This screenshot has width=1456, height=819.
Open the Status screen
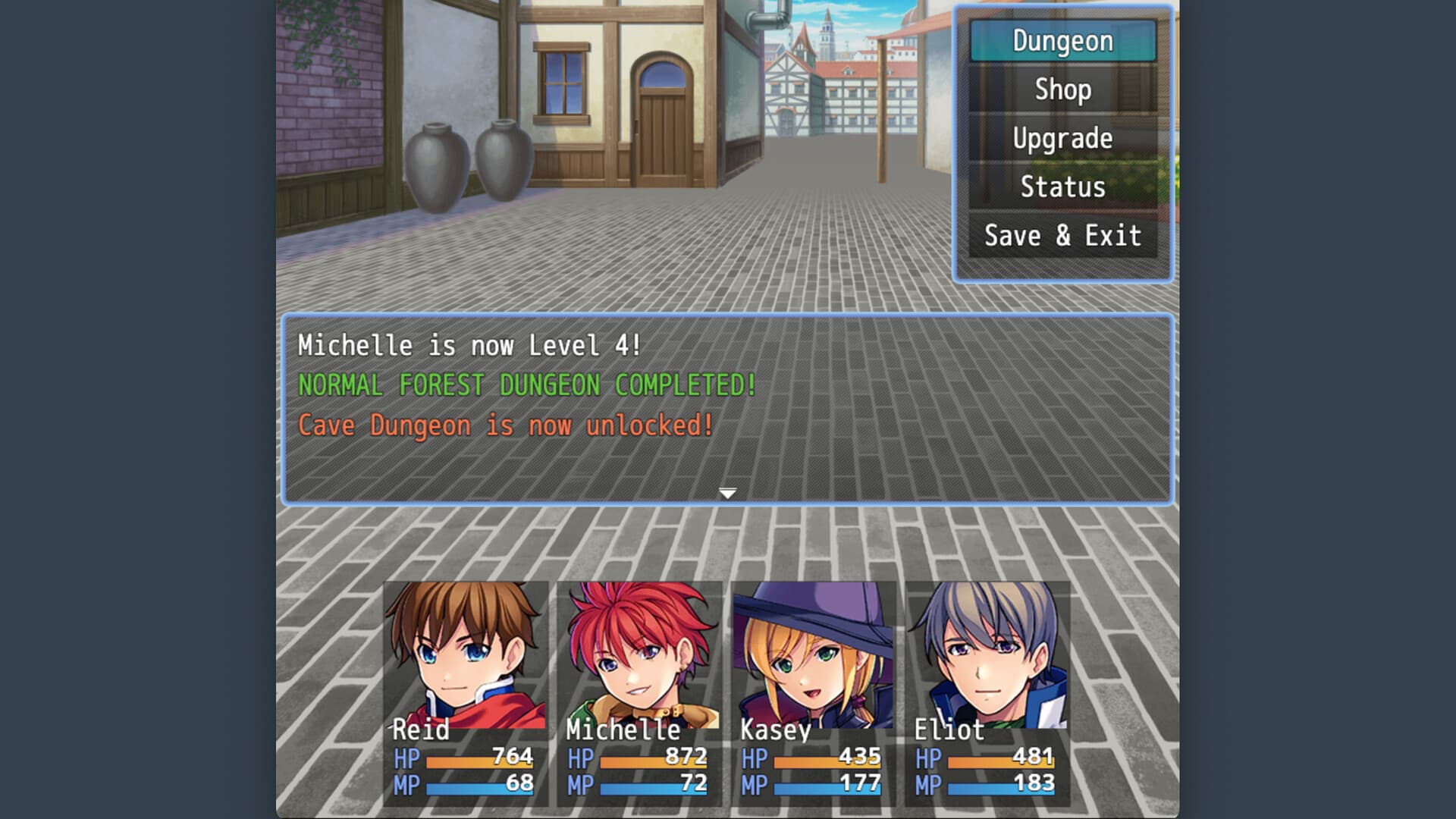click(x=1062, y=187)
